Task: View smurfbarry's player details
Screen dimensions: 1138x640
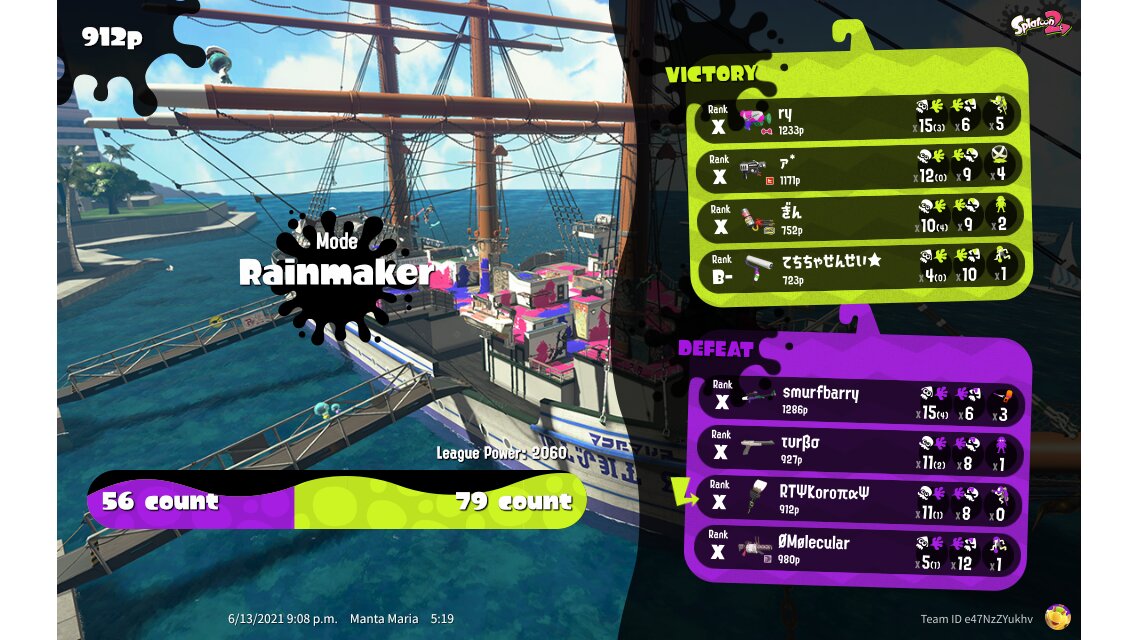Action: click(x=858, y=400)
